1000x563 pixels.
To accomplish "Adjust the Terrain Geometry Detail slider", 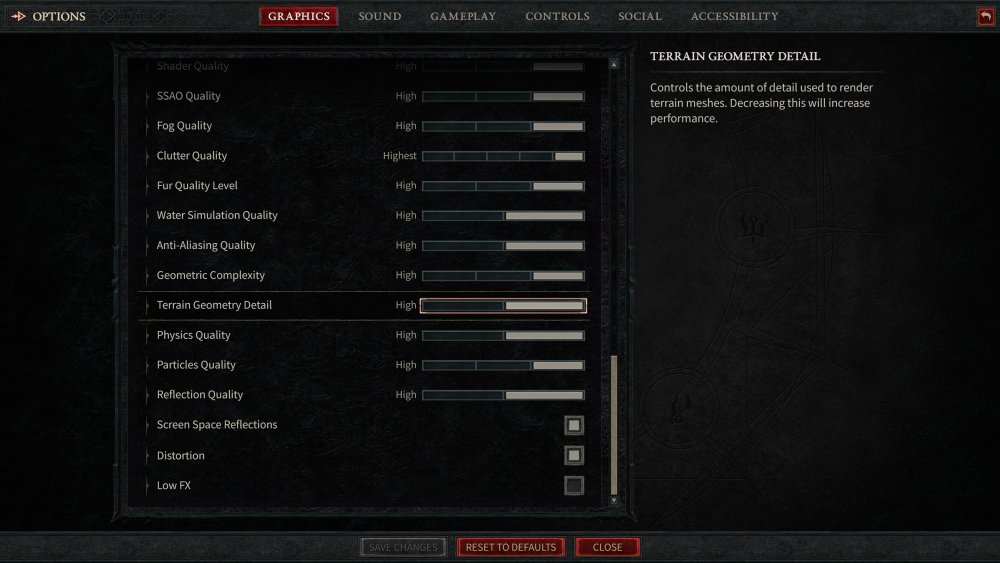I will pyautogui.click(x=503, y=306).
